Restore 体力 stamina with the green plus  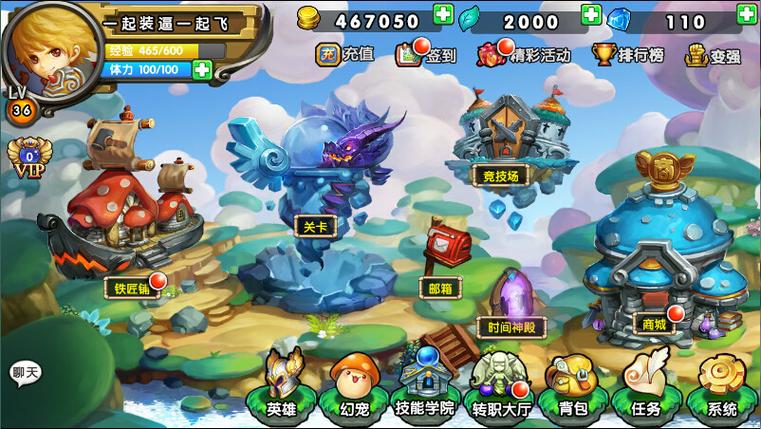(202, 70)
